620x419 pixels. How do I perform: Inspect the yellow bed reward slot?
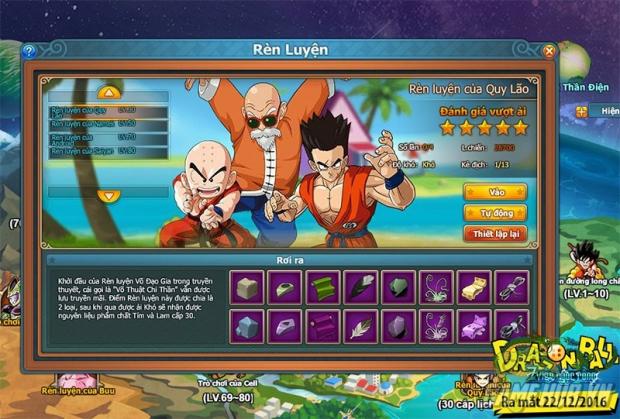[473, 287]
